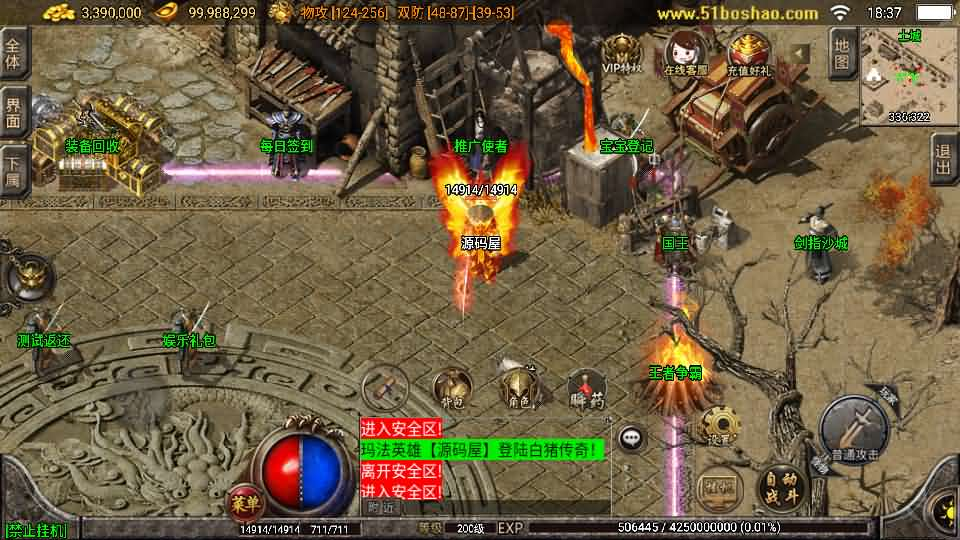The height and width of the screenshot is (540, 960).
Task: Open the 背包 backpack icon
Action: coord(452,388)
